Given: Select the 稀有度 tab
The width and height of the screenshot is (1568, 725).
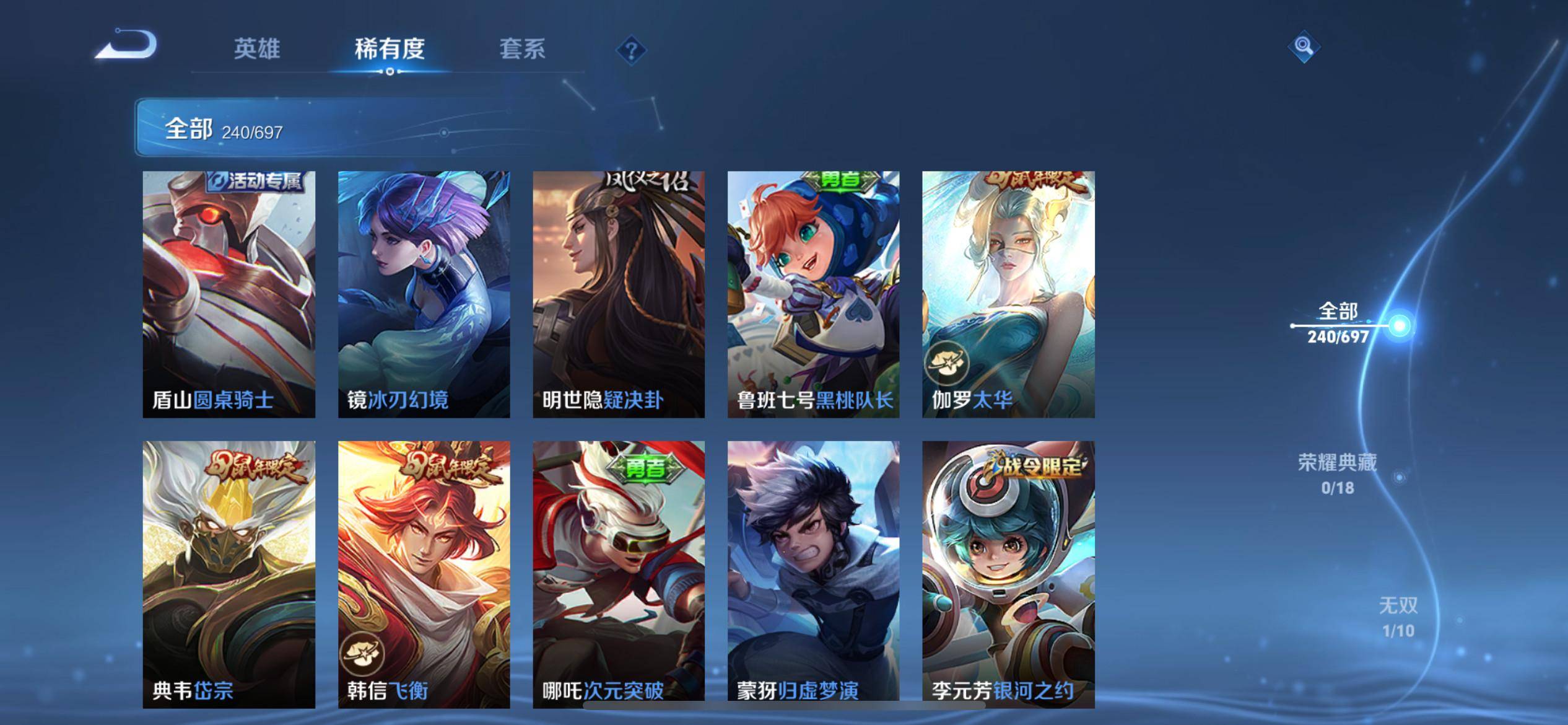Looking at the screenshot, I should [x=390, y=49].
